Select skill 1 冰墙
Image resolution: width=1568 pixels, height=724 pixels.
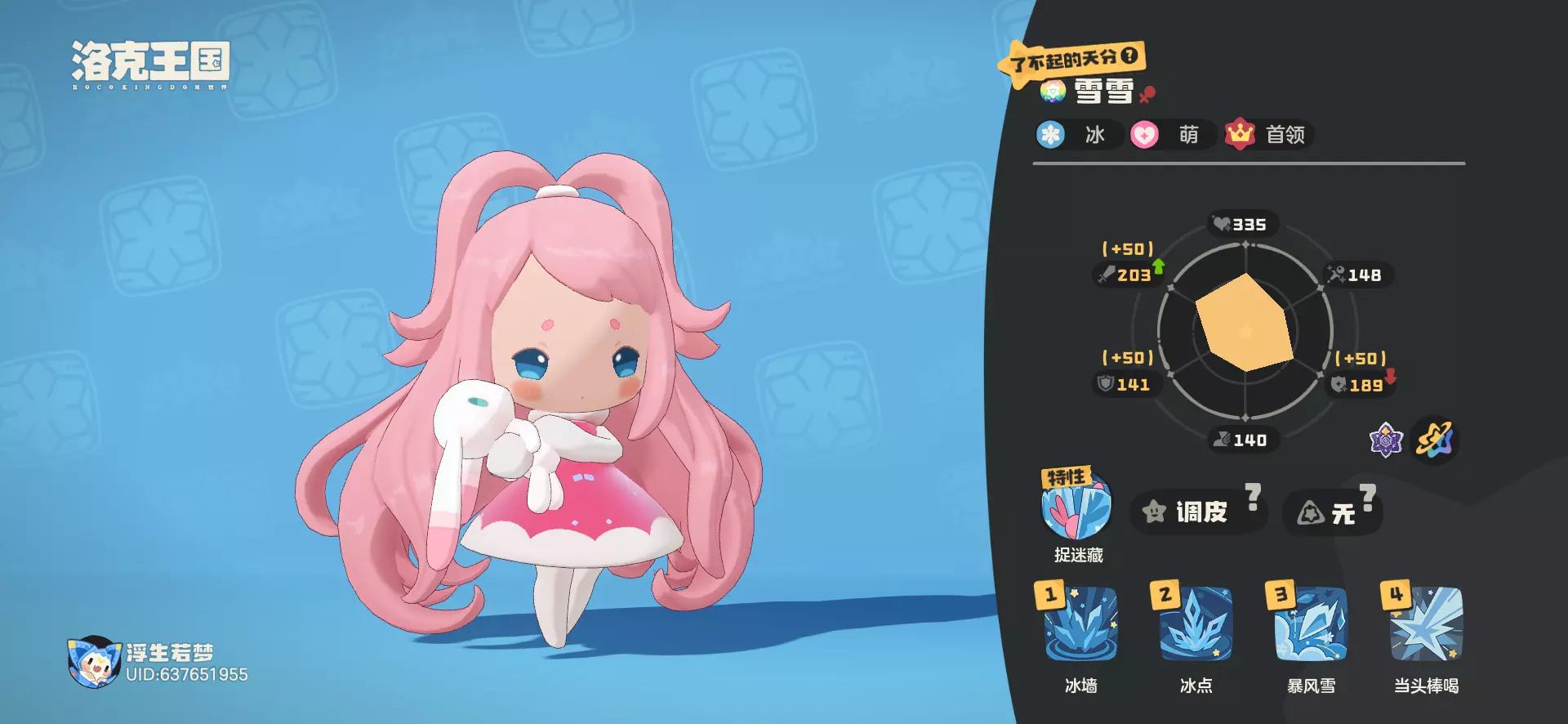pyautogui.click(x=1080, y=625)
